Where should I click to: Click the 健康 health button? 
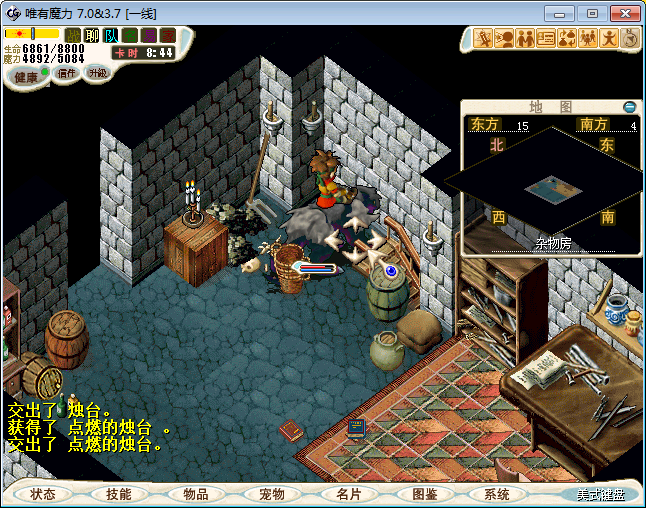[x=26, y=77]
